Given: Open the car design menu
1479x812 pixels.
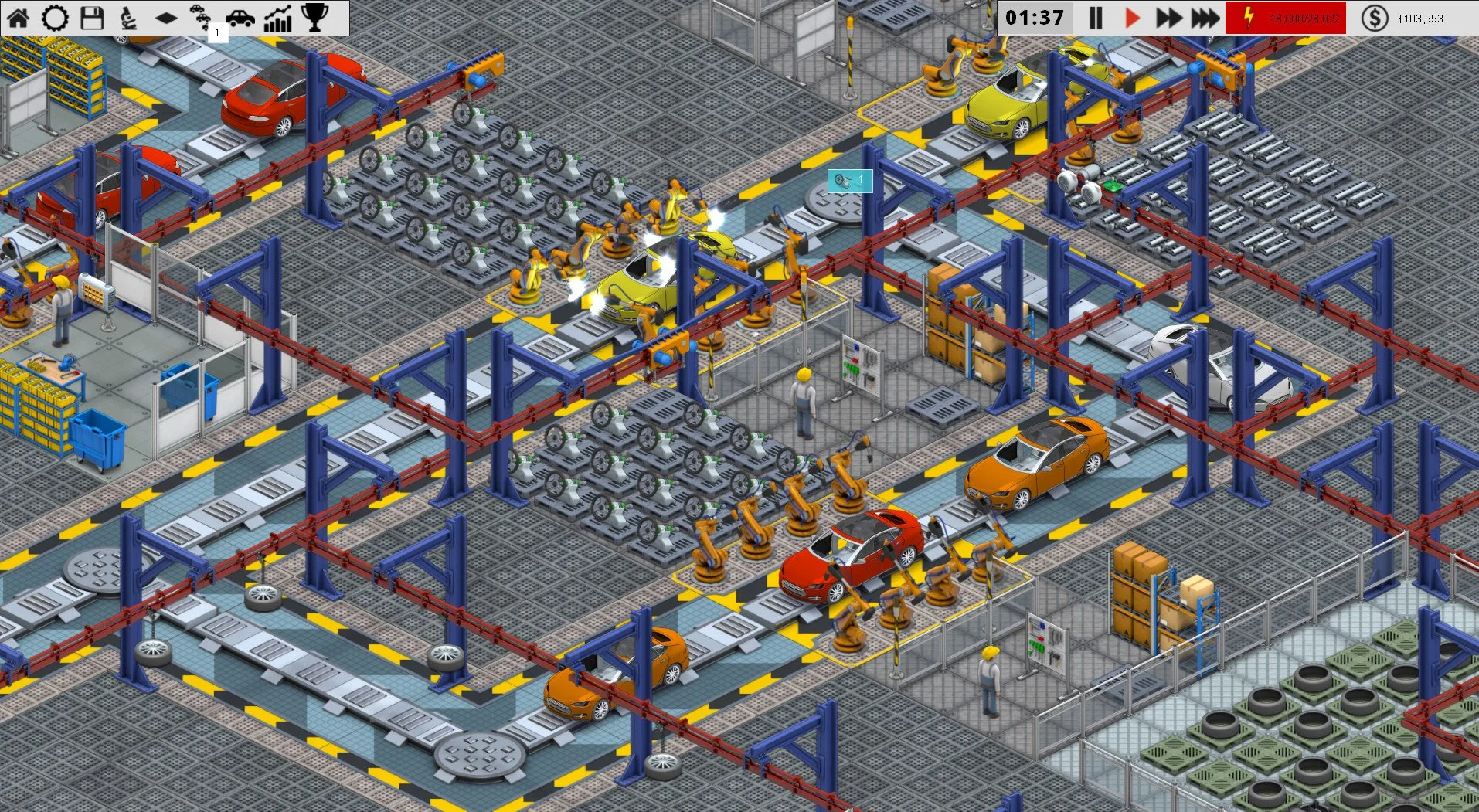Looking at the screenshot, I should coord(241,17).
